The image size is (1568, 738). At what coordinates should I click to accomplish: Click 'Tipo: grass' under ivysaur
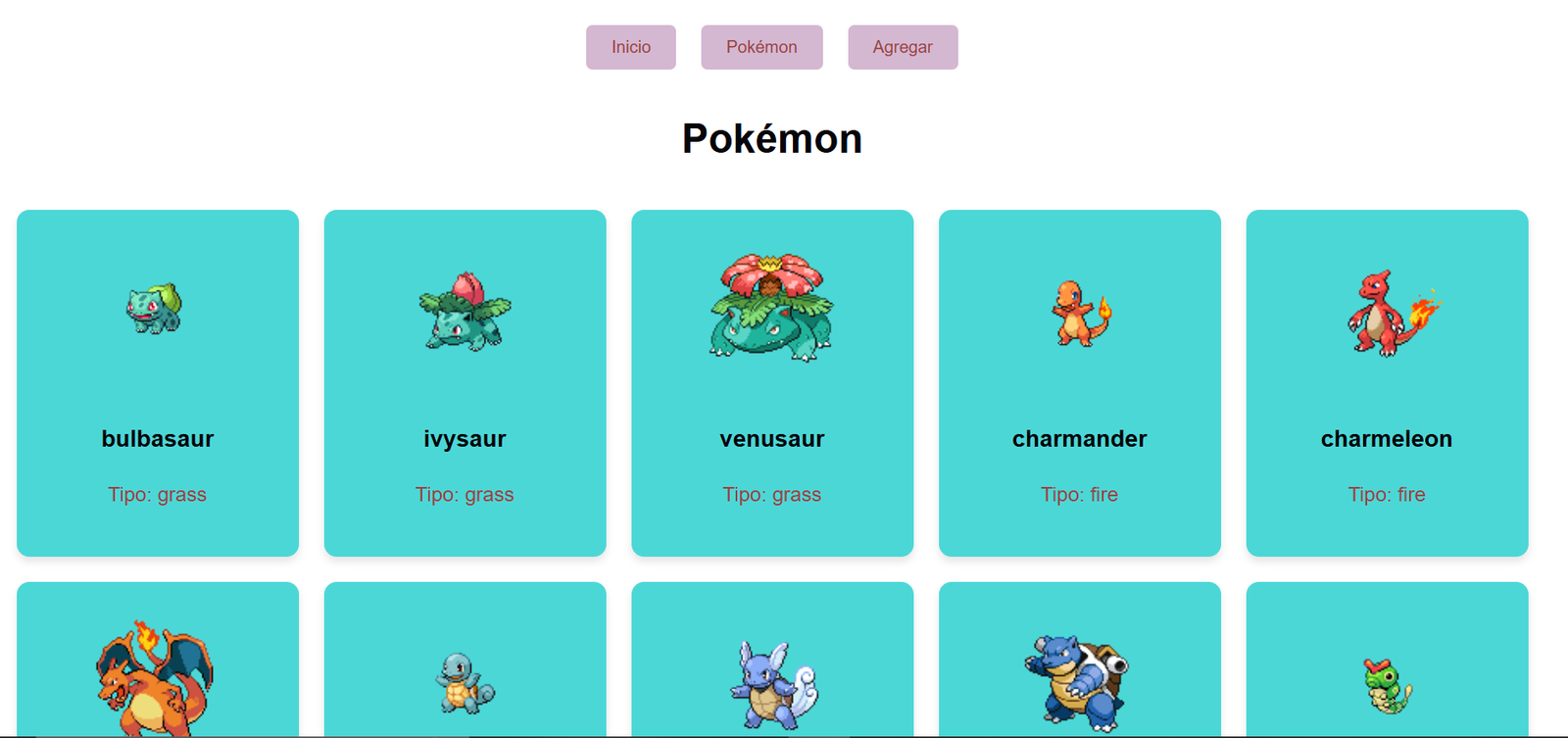tap(465, 495)
